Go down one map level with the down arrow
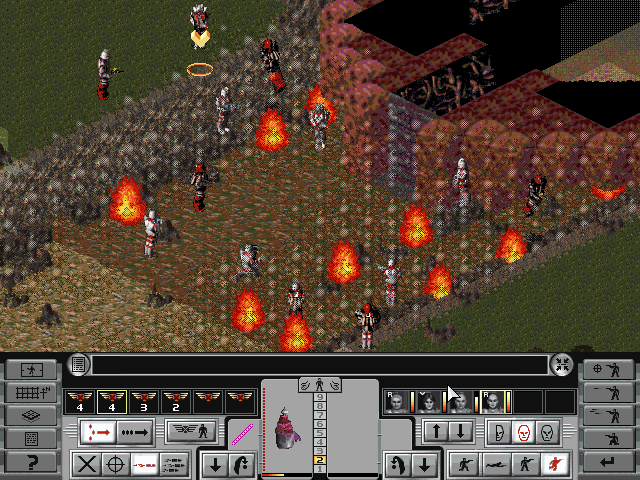Viewport: 640px width, 480px height. [460, 432]
